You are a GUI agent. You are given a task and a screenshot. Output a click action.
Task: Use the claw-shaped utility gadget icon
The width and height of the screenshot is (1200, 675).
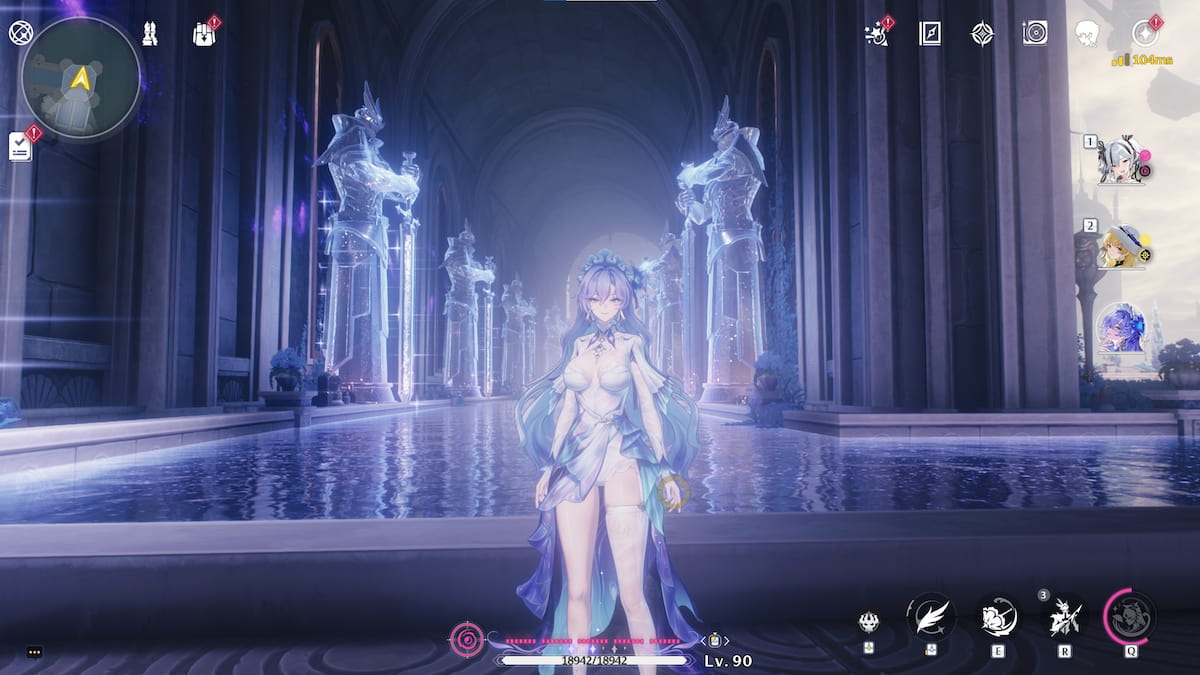(869, 621)
